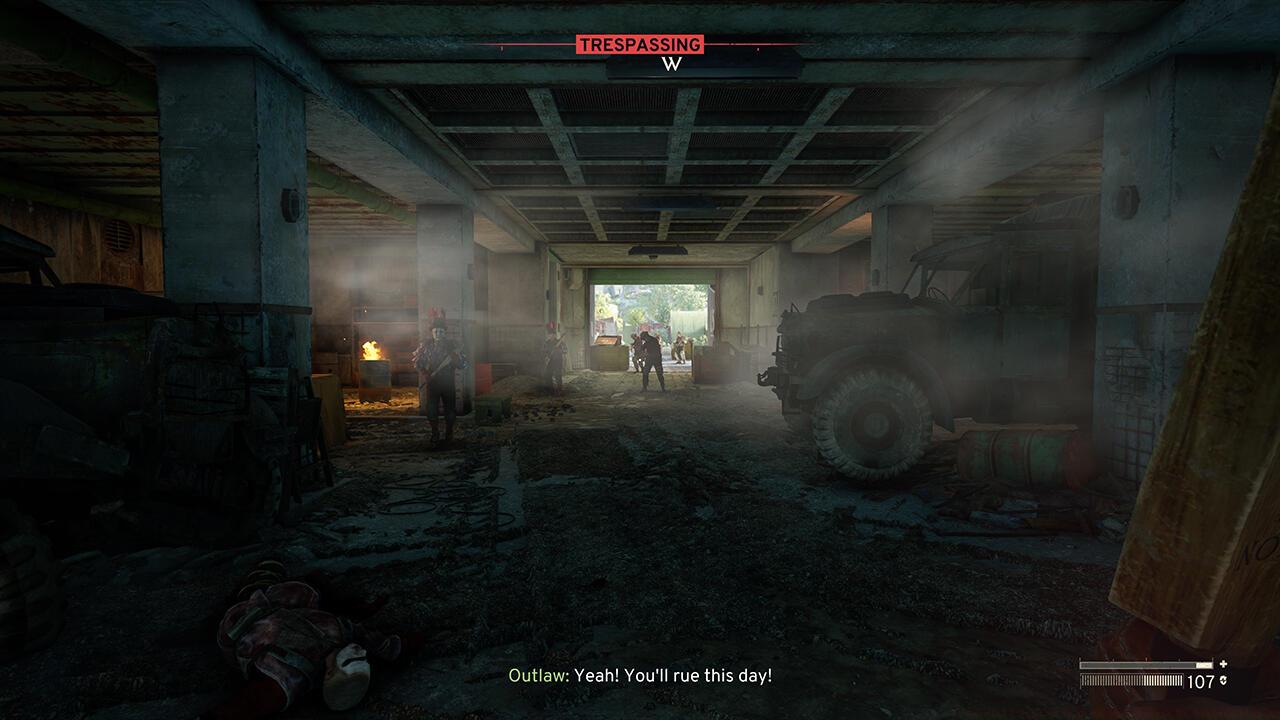Toggle the Trespassing warning banner

[x=642, y=44]
